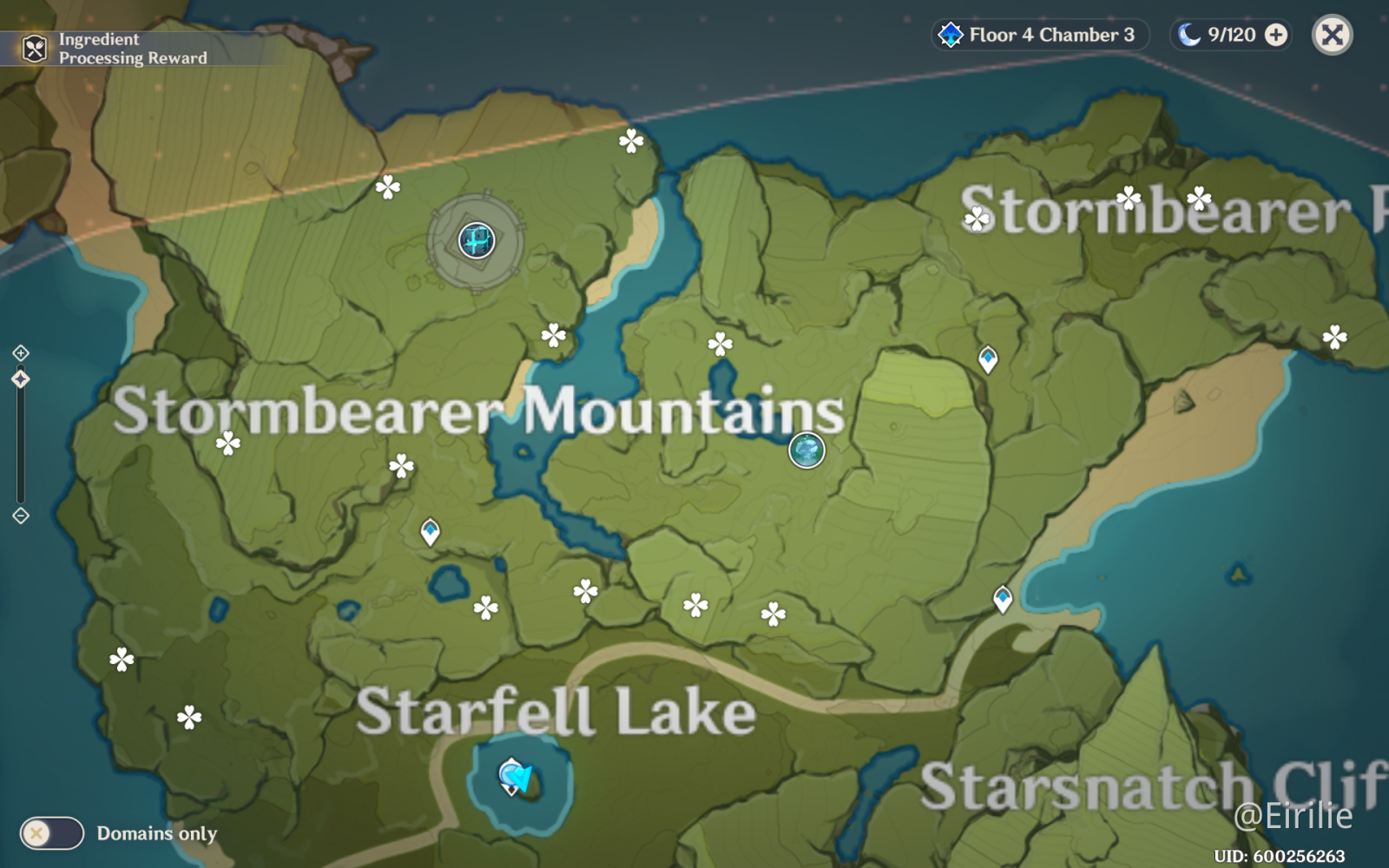Close the map with the X button
1389x868 pixels.
(1332, 36)
